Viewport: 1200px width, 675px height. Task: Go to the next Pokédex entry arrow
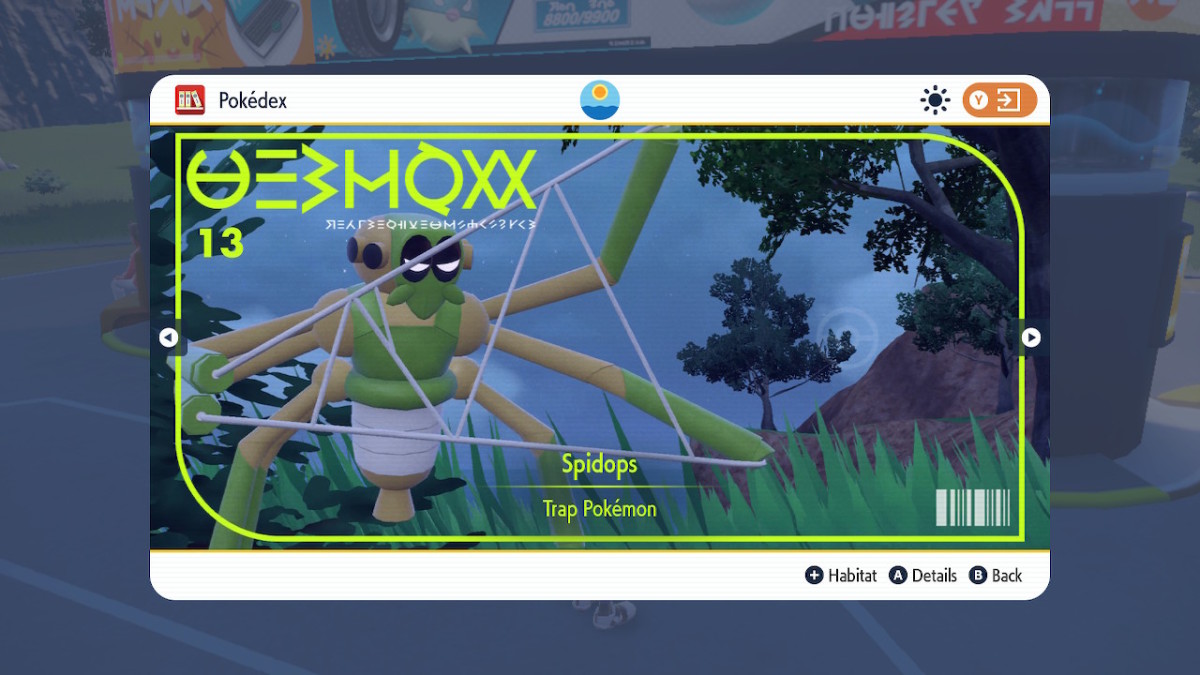[1031, 338]
